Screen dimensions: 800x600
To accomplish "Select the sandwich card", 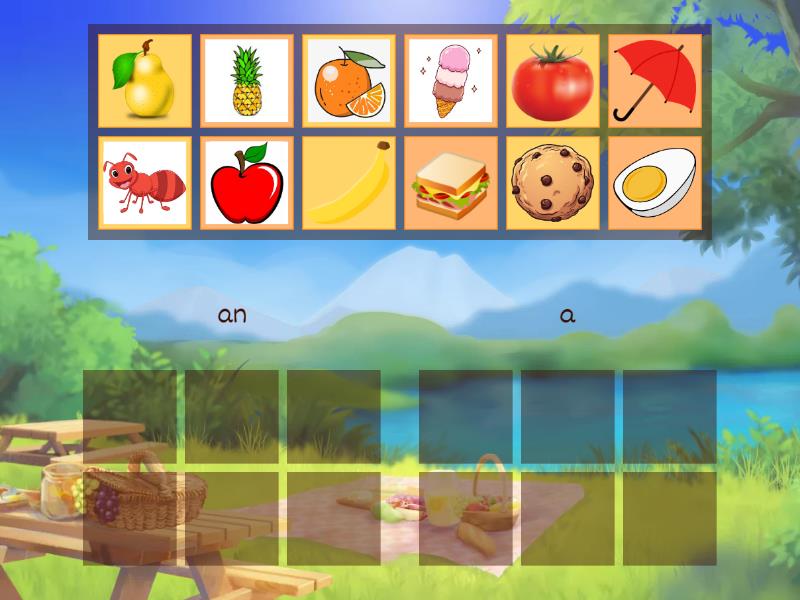I will tap(451, 183).
